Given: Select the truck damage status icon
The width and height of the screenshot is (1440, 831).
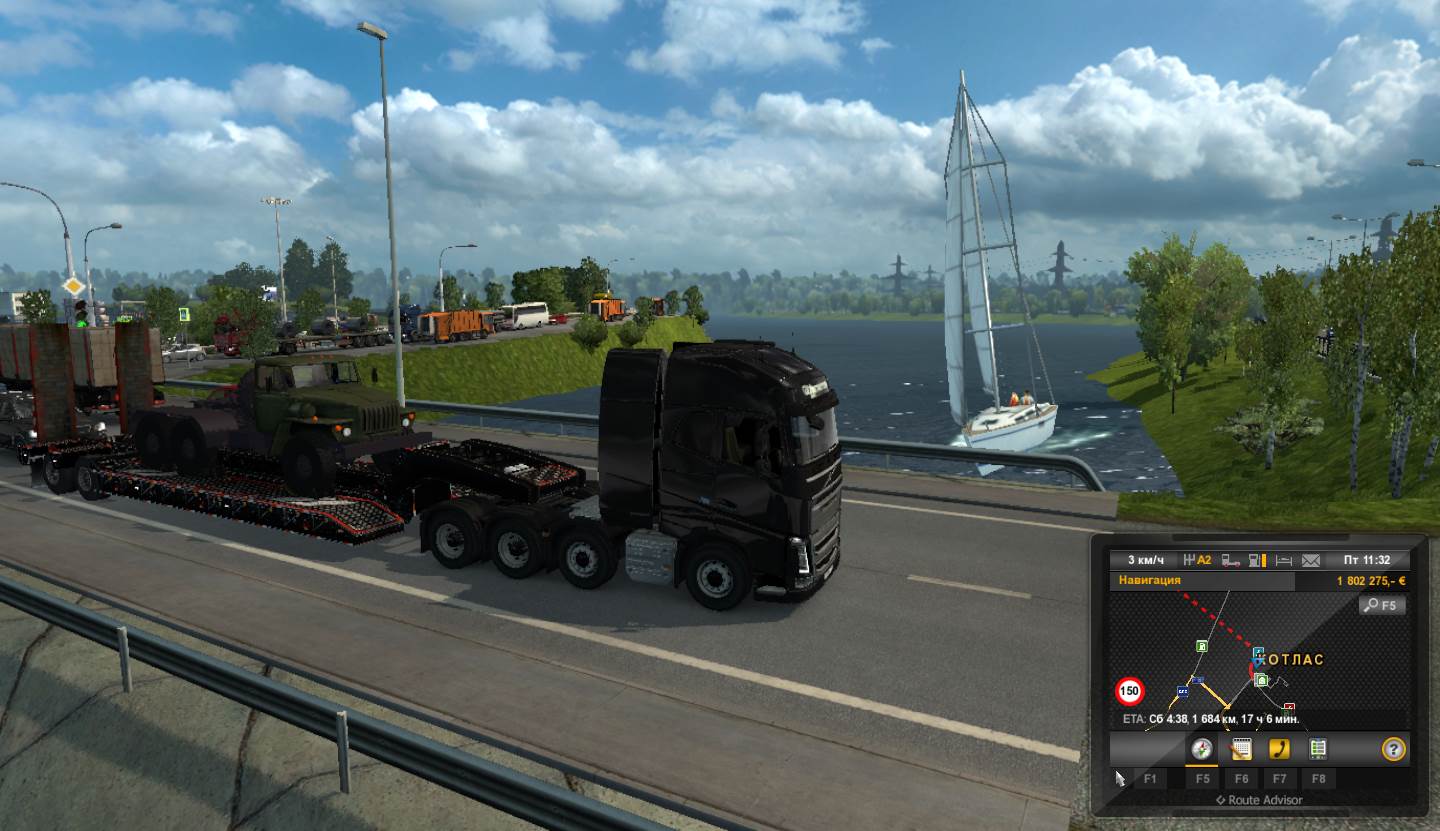Looking at the screenshot, I should click(x=1231, y=560).
